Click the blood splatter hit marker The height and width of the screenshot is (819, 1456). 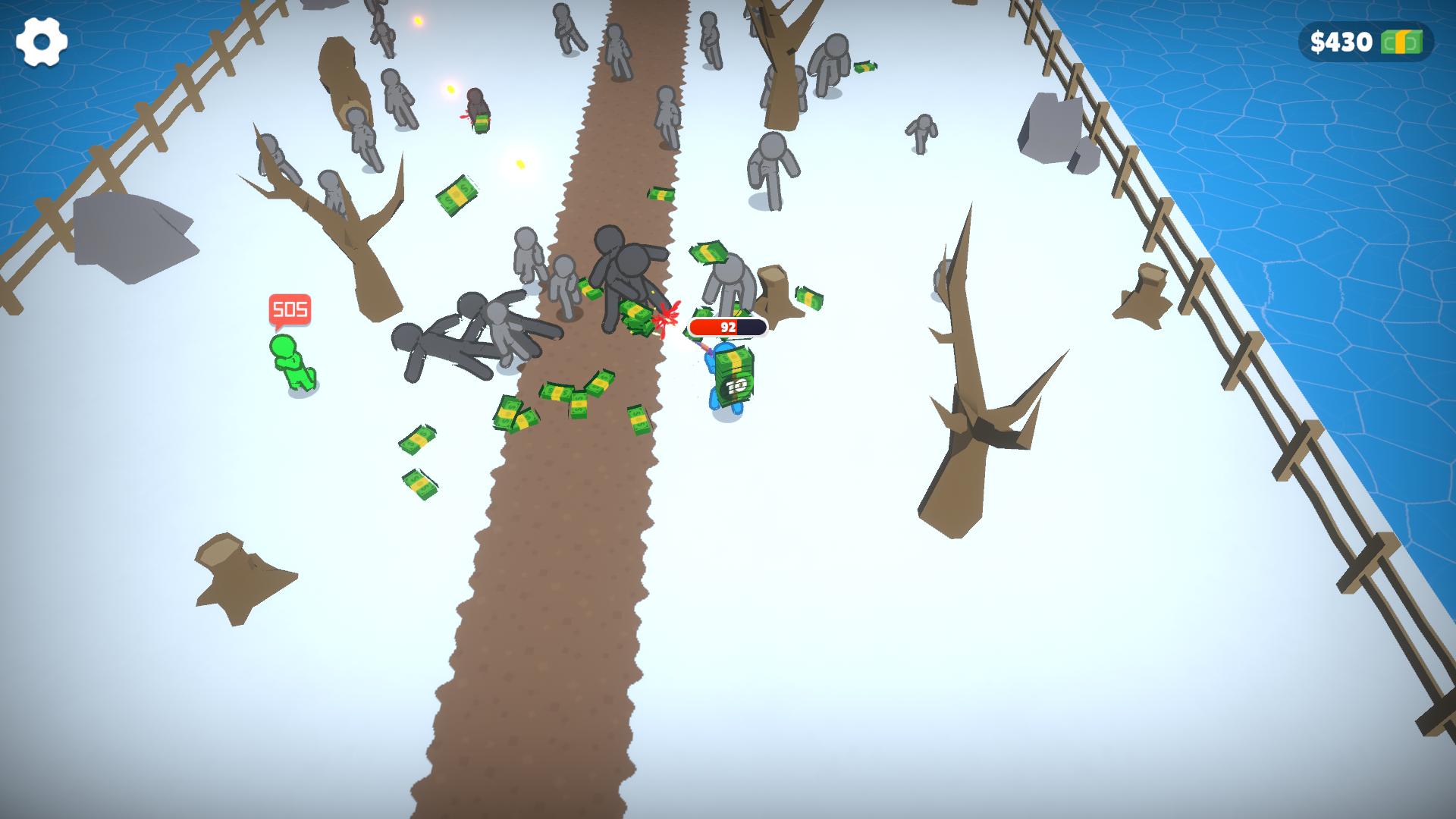pos(667,318)
